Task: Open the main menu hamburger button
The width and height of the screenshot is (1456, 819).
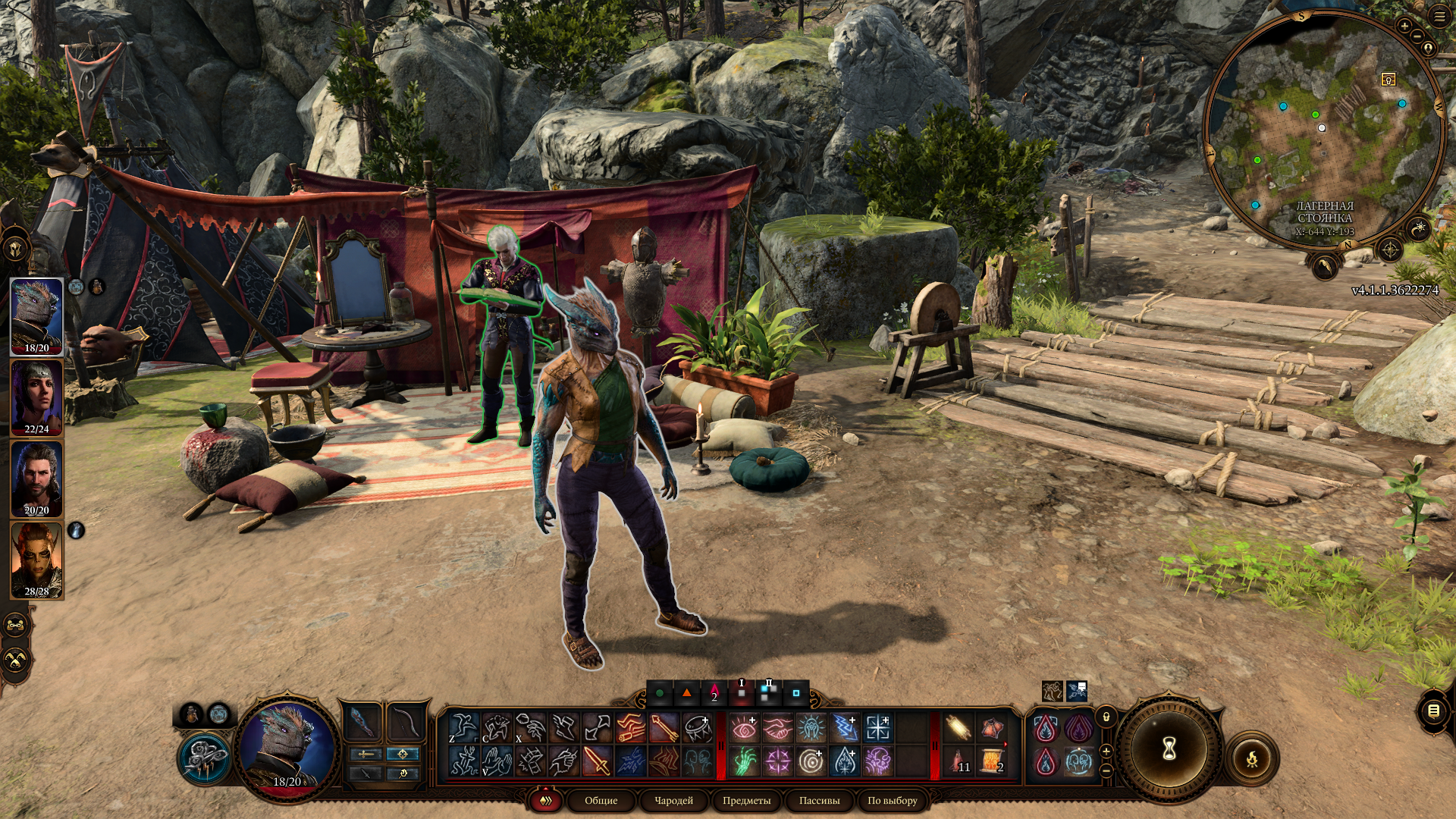Action: click(x=1439, y=17)
